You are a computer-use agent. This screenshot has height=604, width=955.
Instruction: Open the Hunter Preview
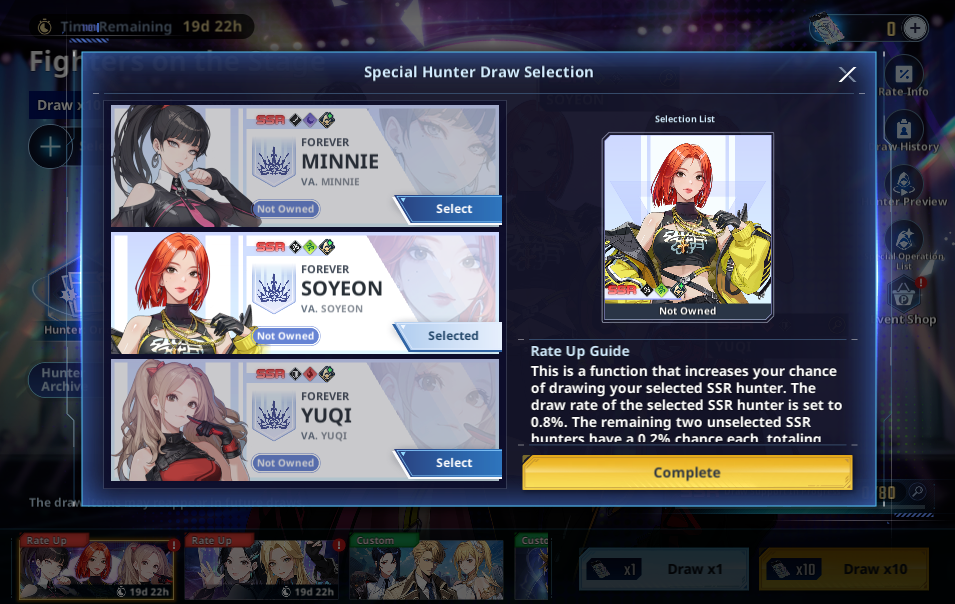click(905, 187)
